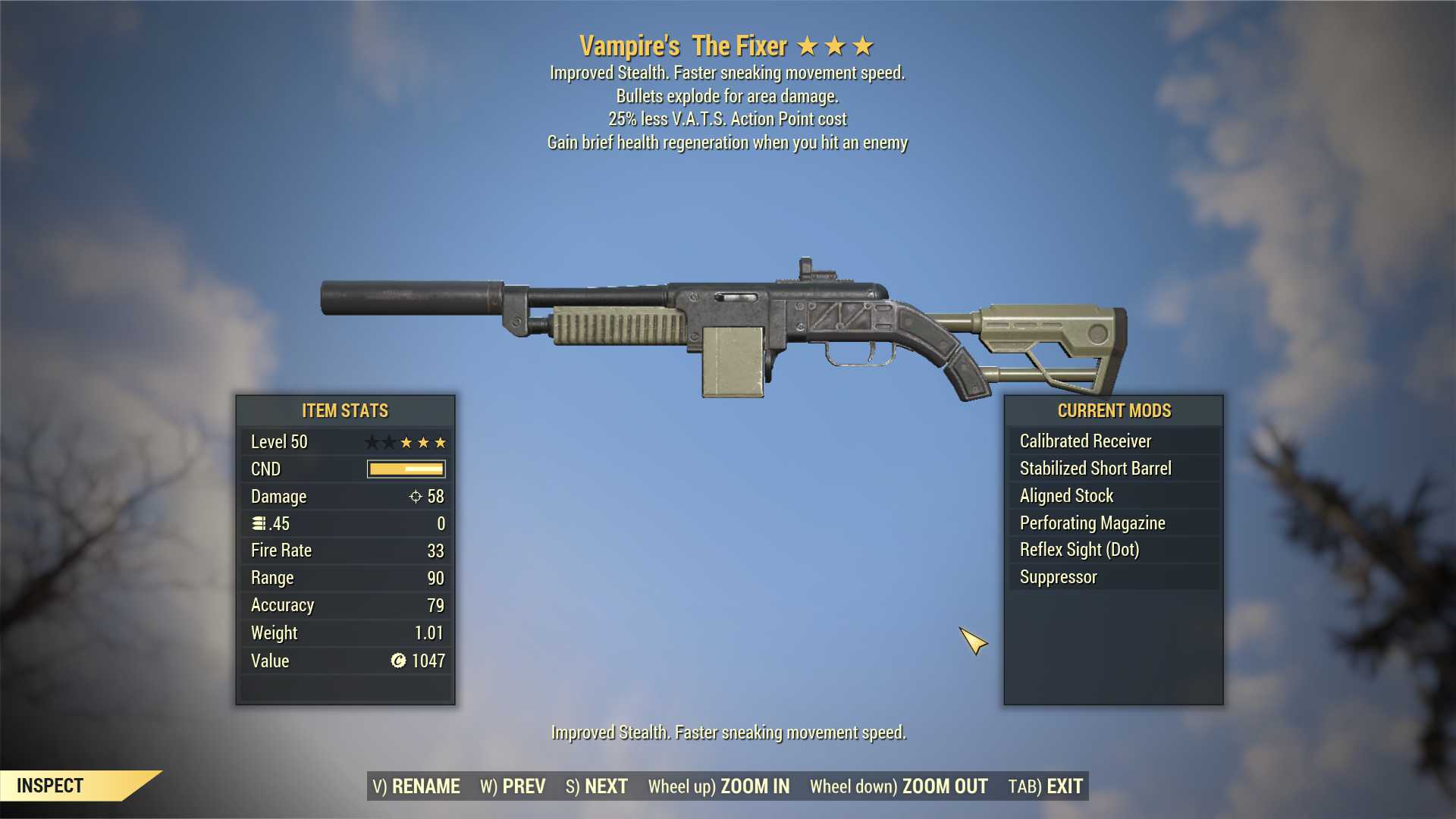Choose RENAME in the bottom button bar
The image size is (1456, 819).
tap(416, 786)
